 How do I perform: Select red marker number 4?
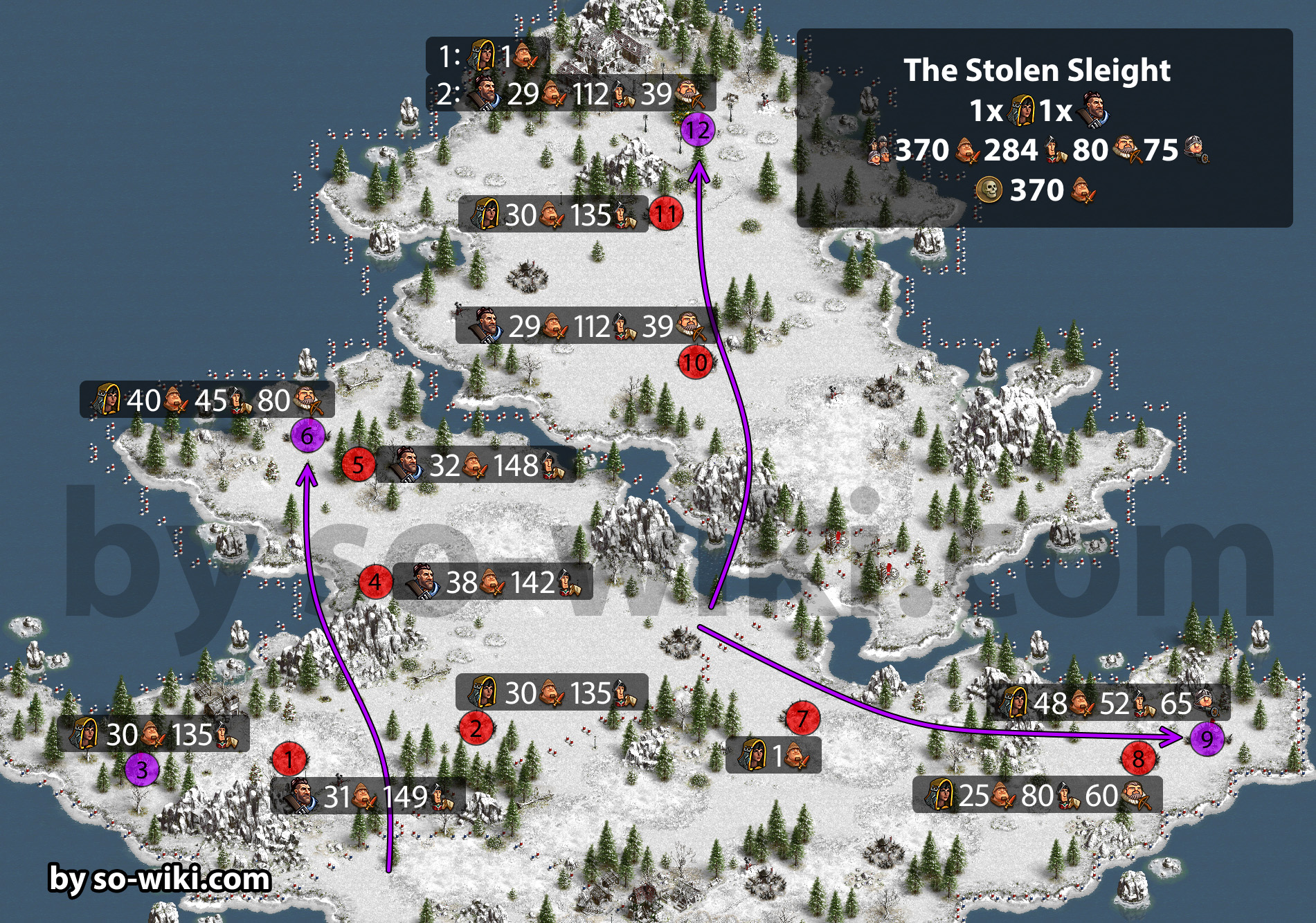(x=375, y=581)
